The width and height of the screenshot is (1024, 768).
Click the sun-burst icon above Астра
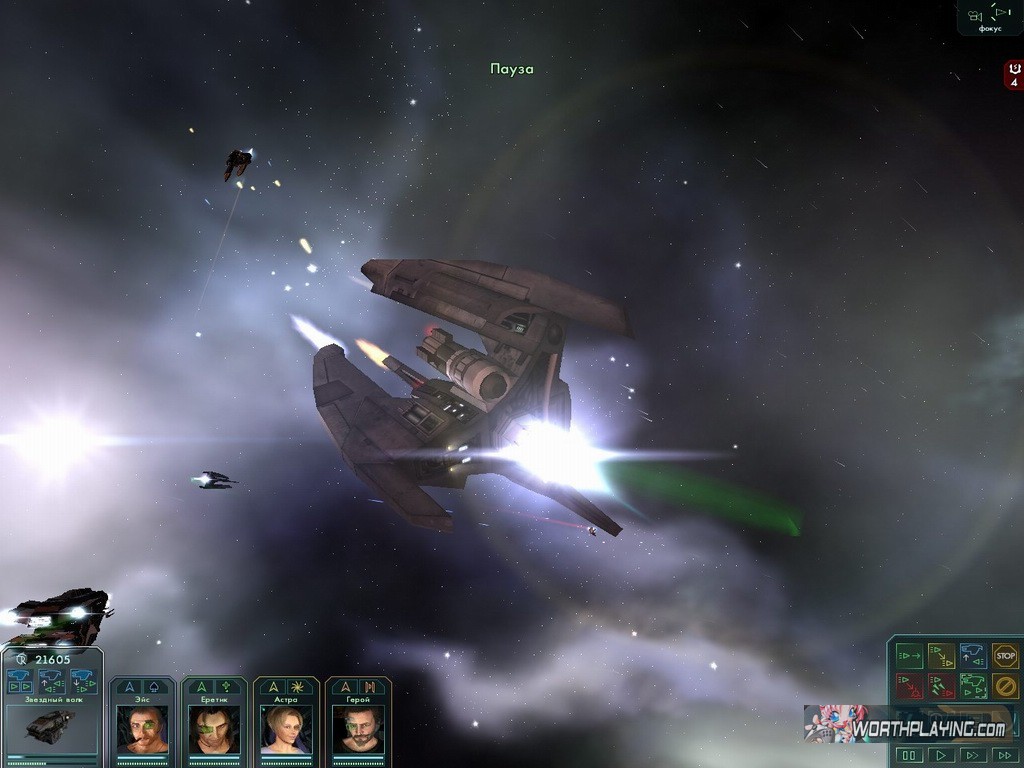click(298, 687)
